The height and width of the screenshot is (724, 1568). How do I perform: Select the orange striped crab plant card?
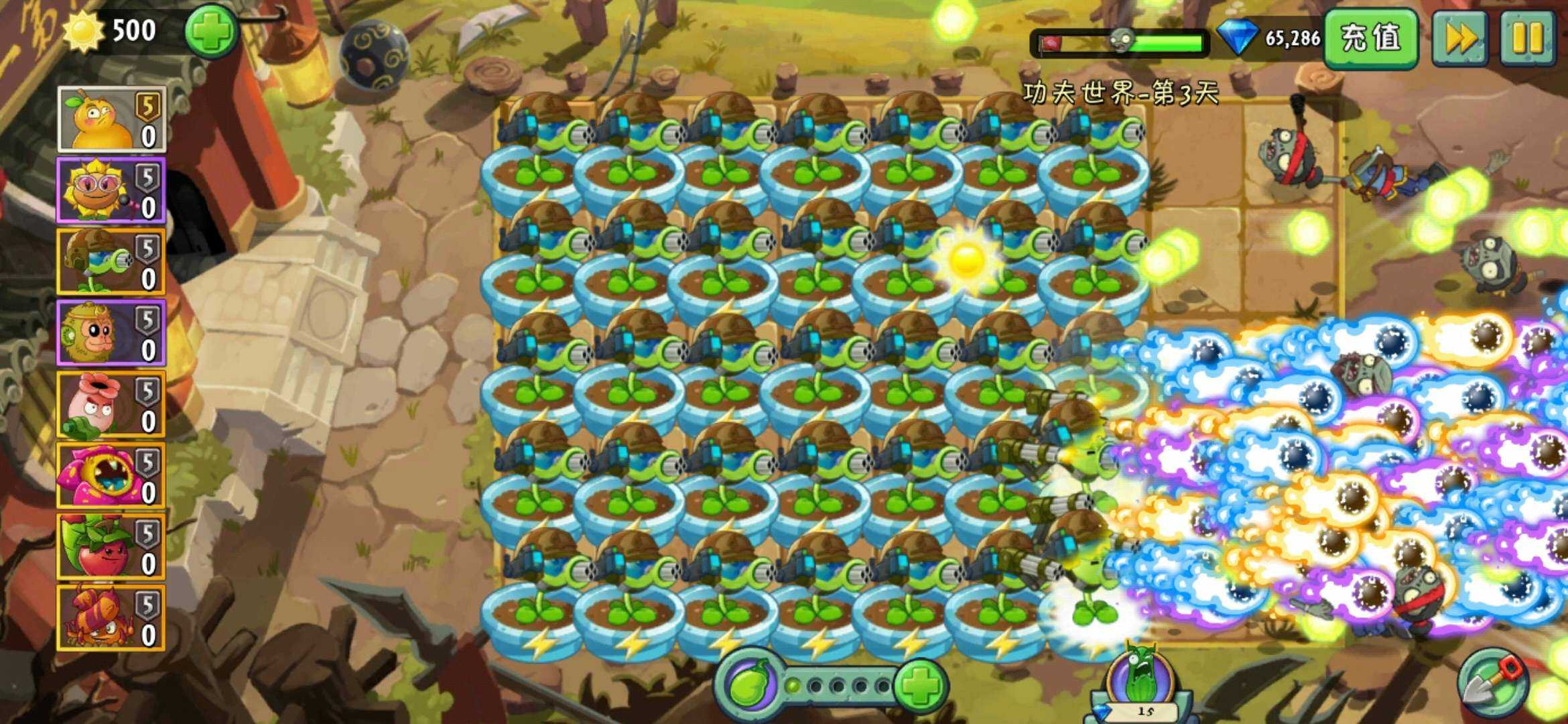point(111,617)
